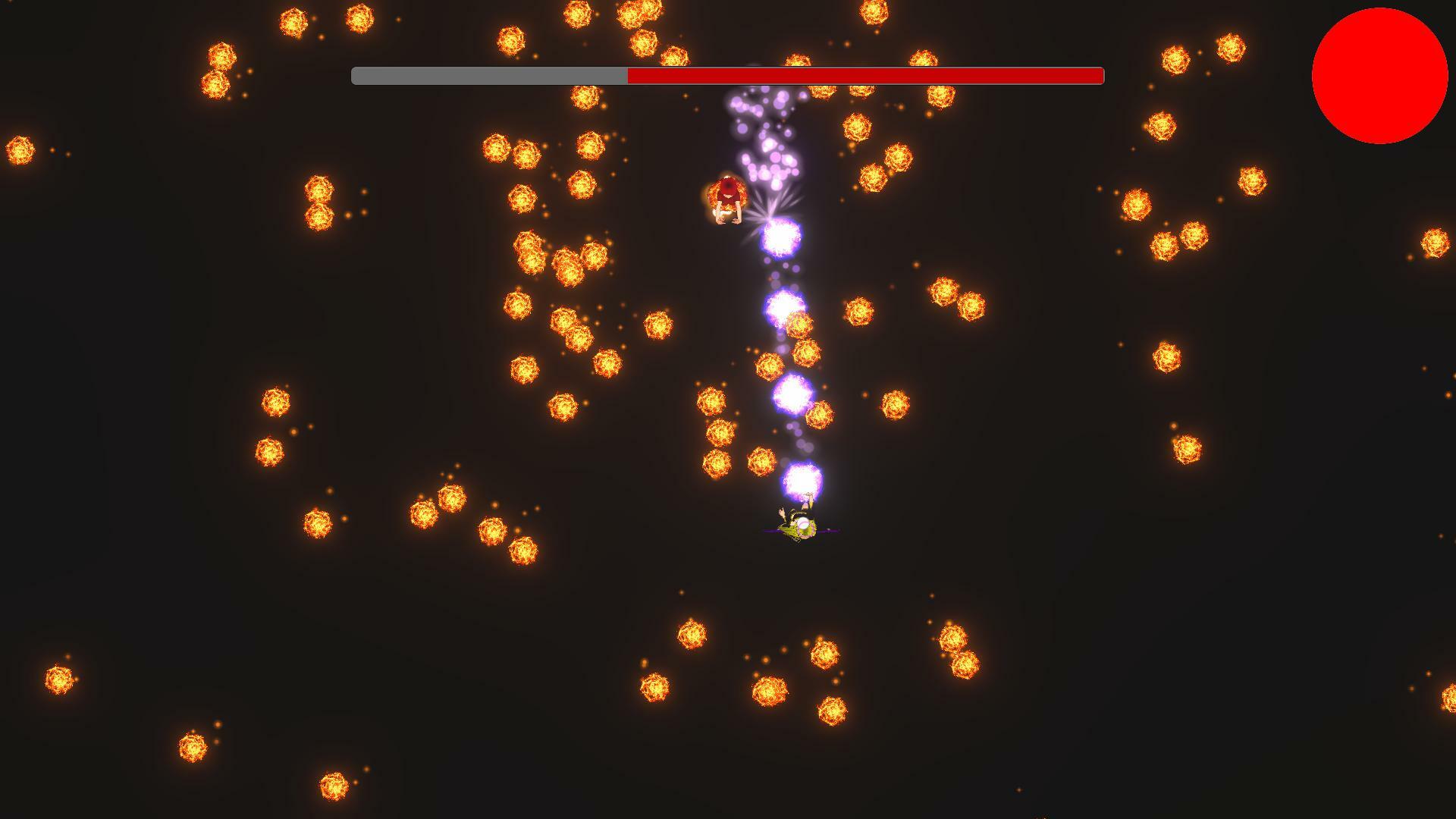This screenshot has height=819, width=1456.
Task: Click the gray depleted section of the health bar
Action: coord(485,76)
